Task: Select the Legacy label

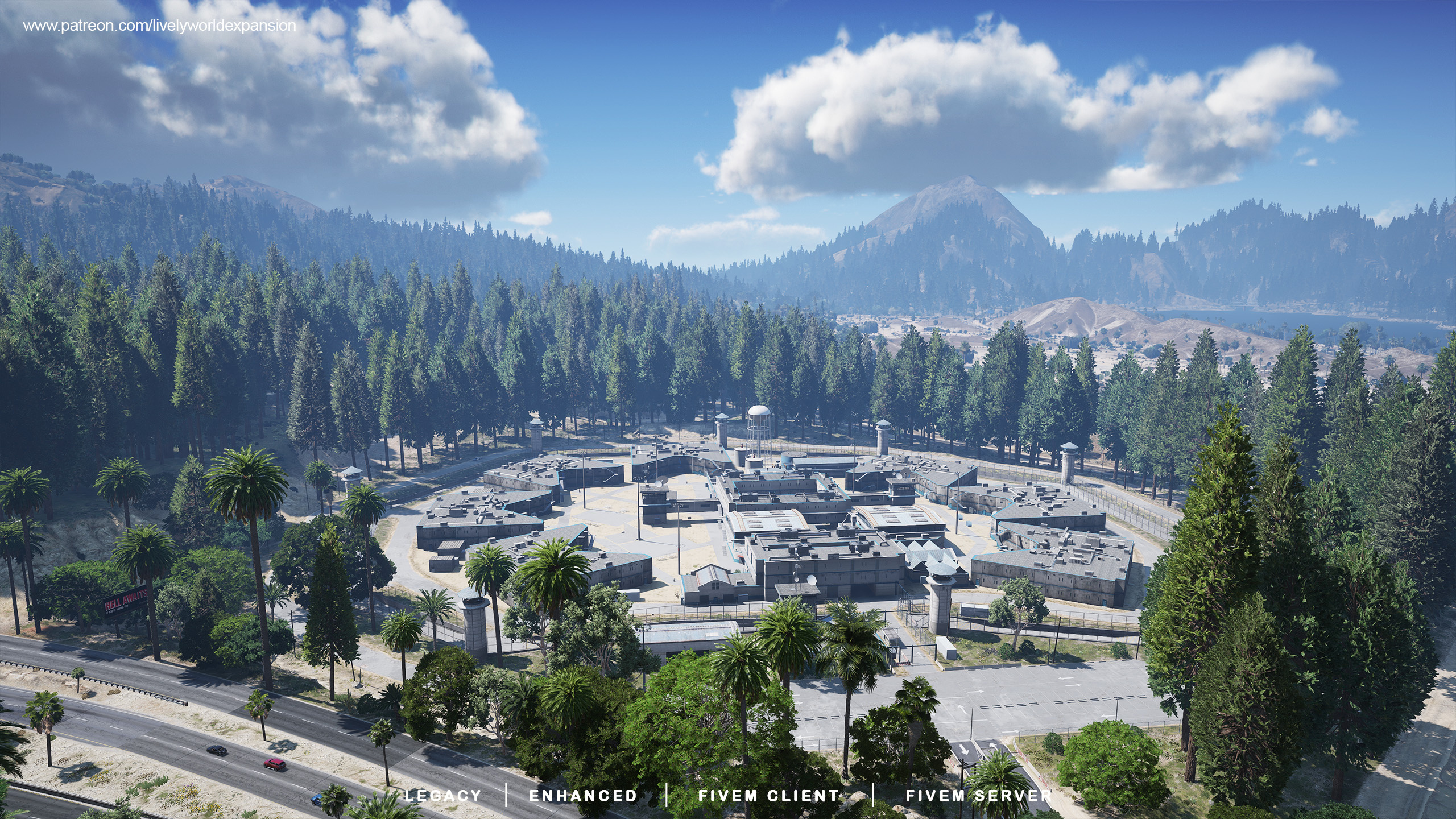Action: 442,795
